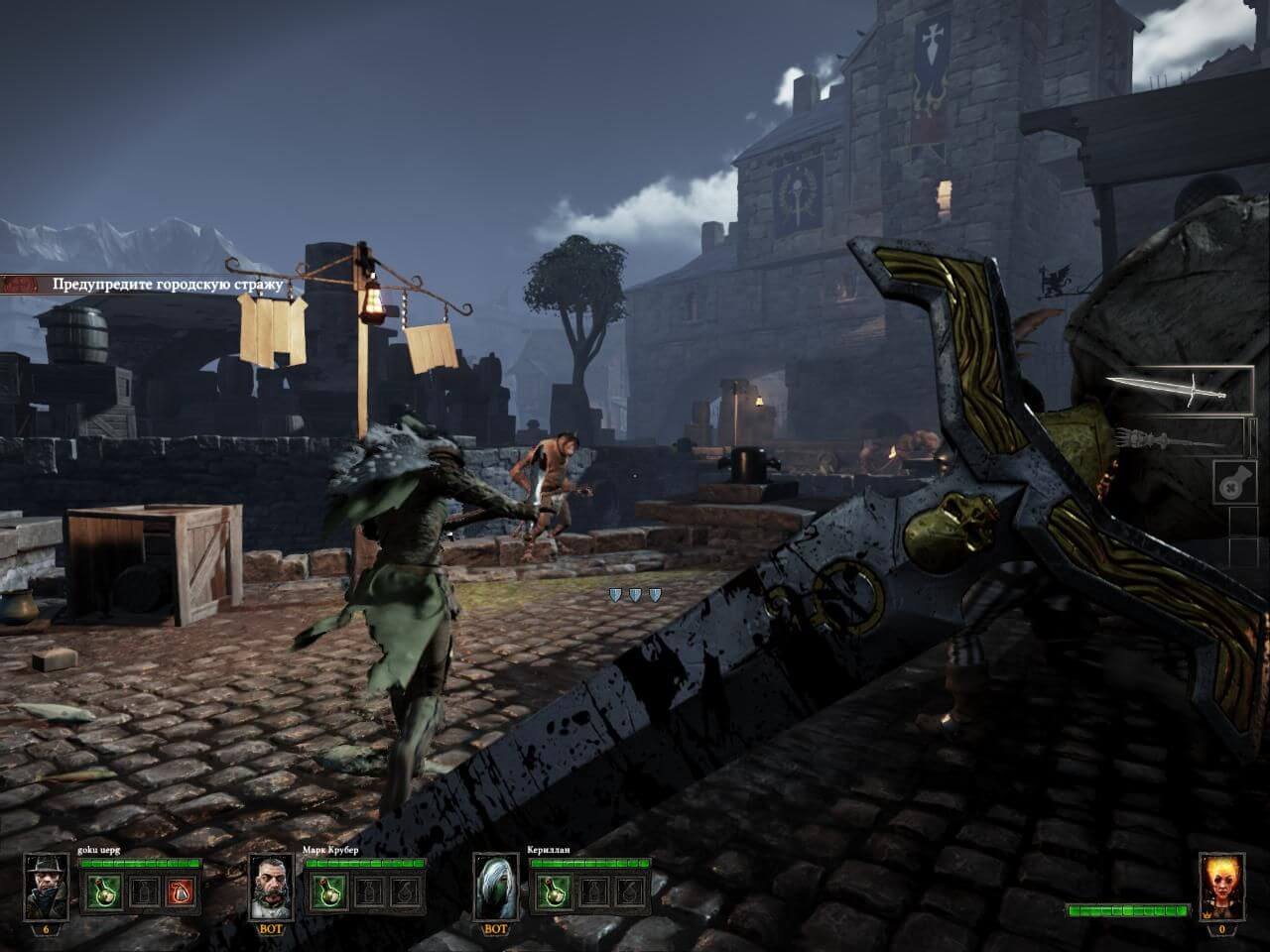1270x952 pixels.
Task: Select Kerillian's green healing potion slot
Action: [x=551, y=892]
